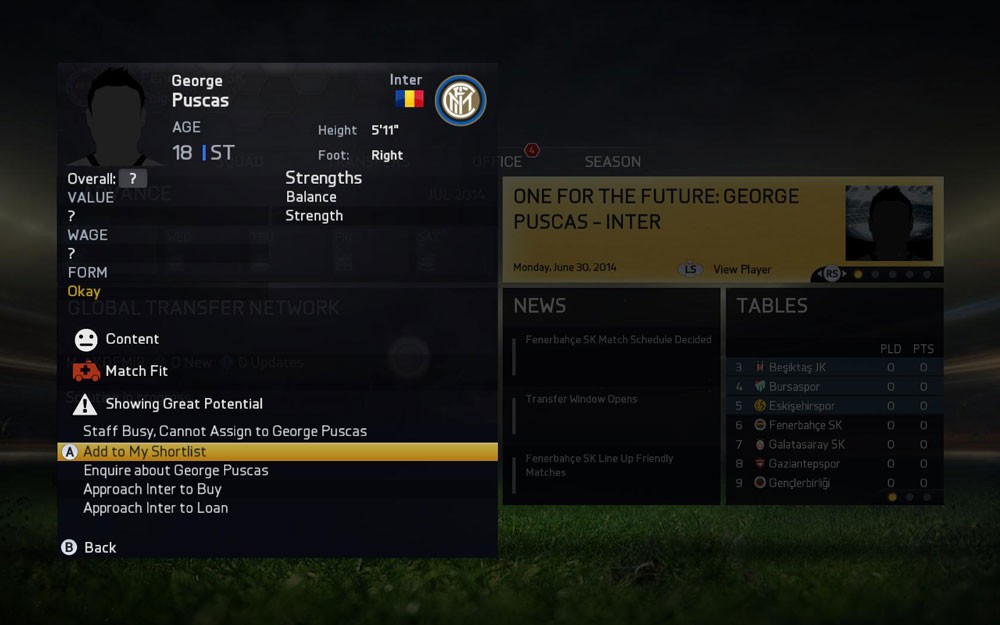Viewport: 1000px width, 625px height.
Task: Select Add to My Shortlist option
Action: (x=145, y=452)
